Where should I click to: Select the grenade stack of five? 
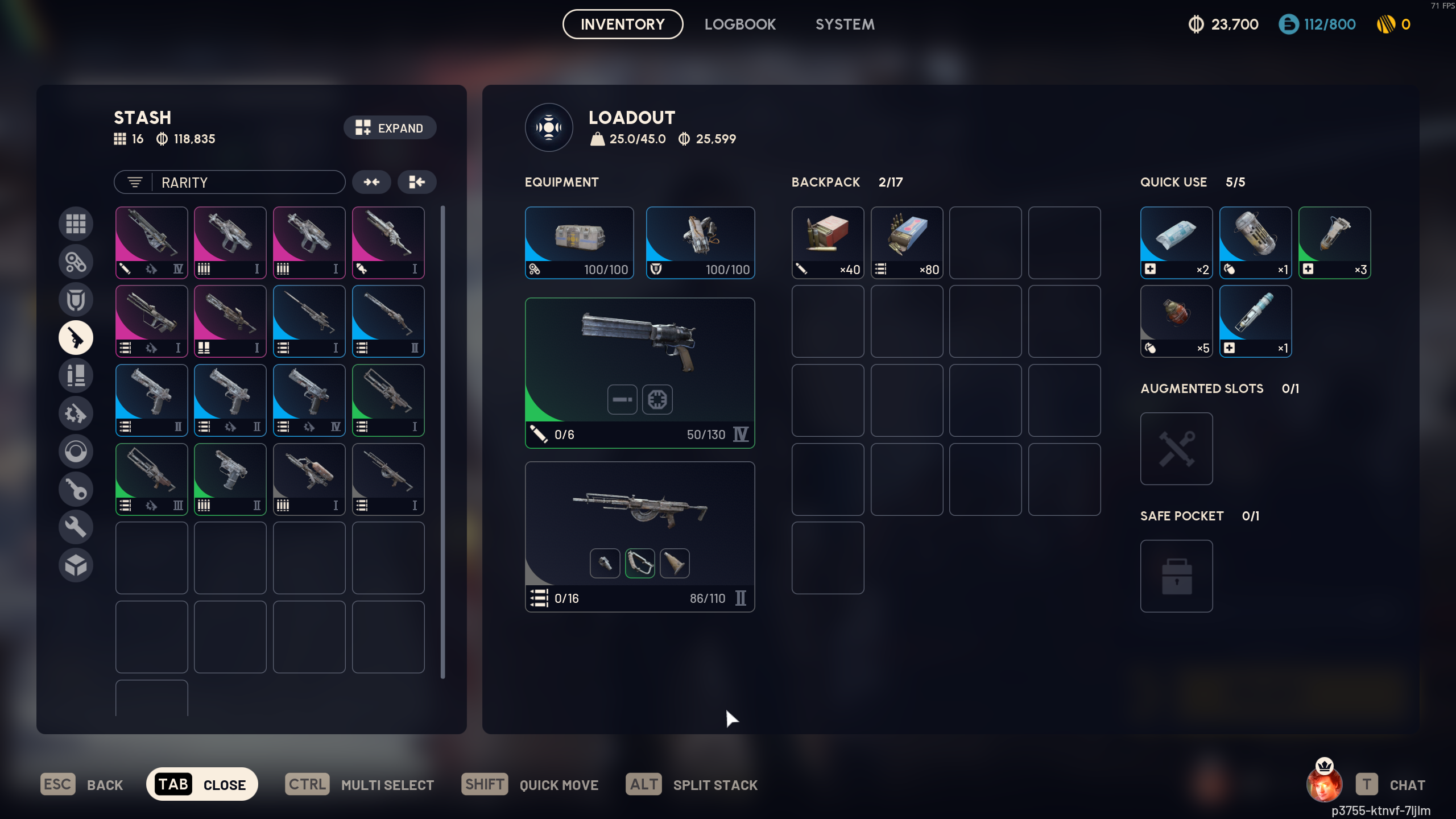pos(1176,321)
